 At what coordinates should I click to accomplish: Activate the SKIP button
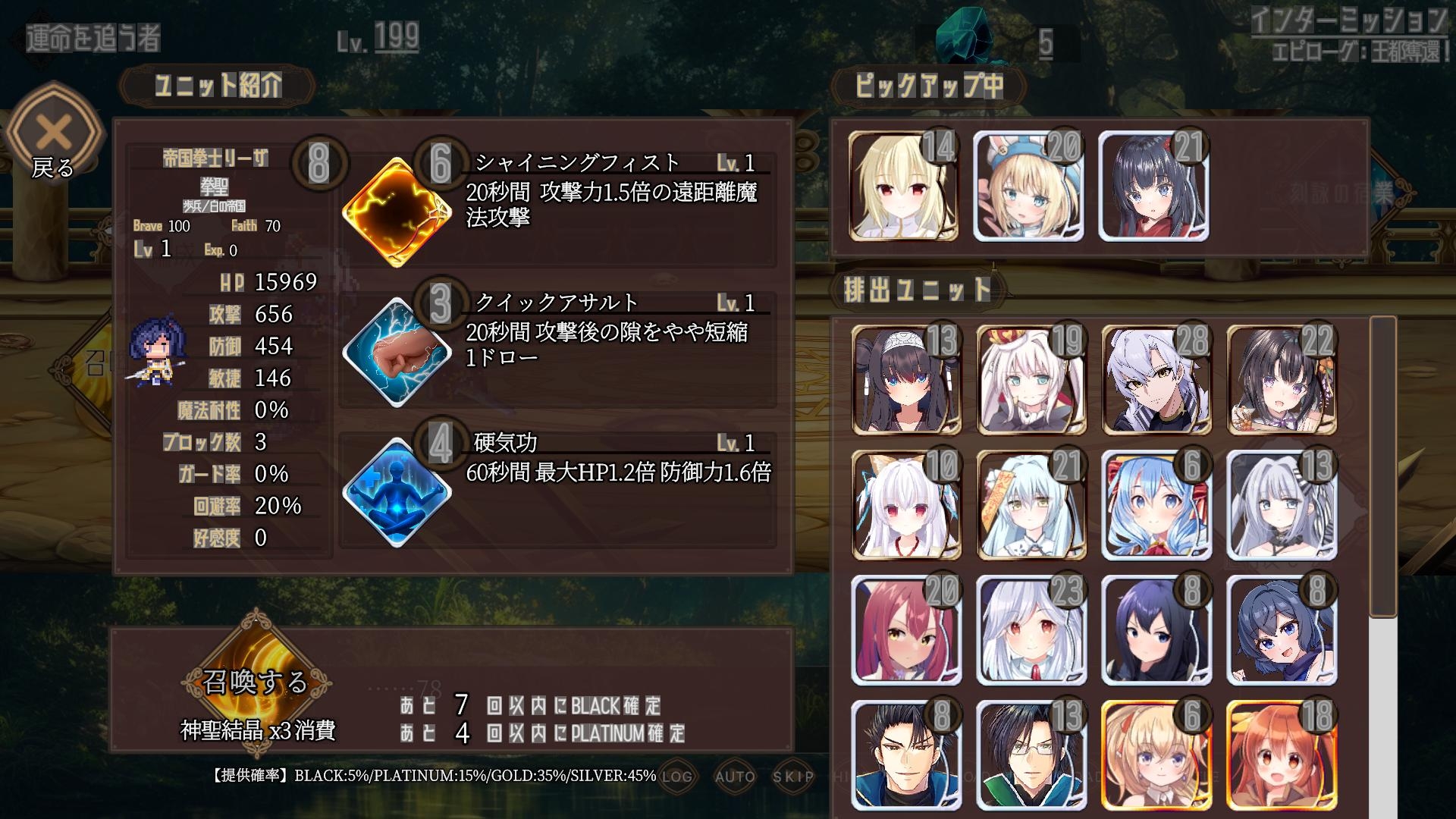click(793, 776)
